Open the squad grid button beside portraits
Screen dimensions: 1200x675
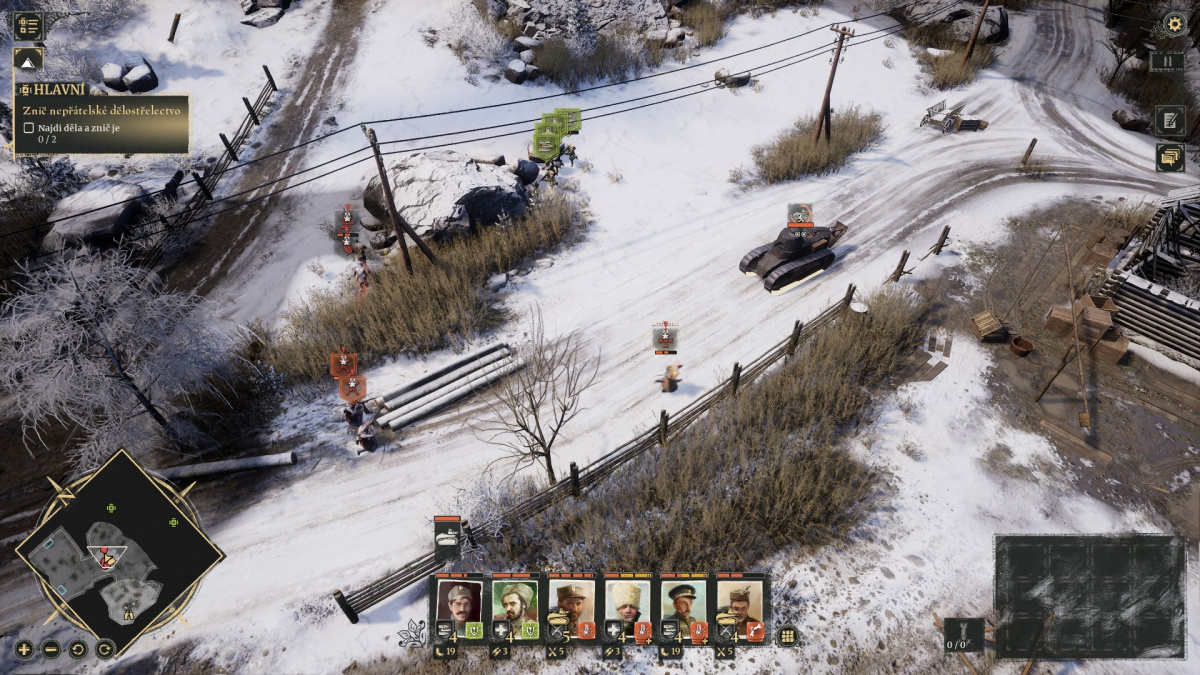[788, 636]
